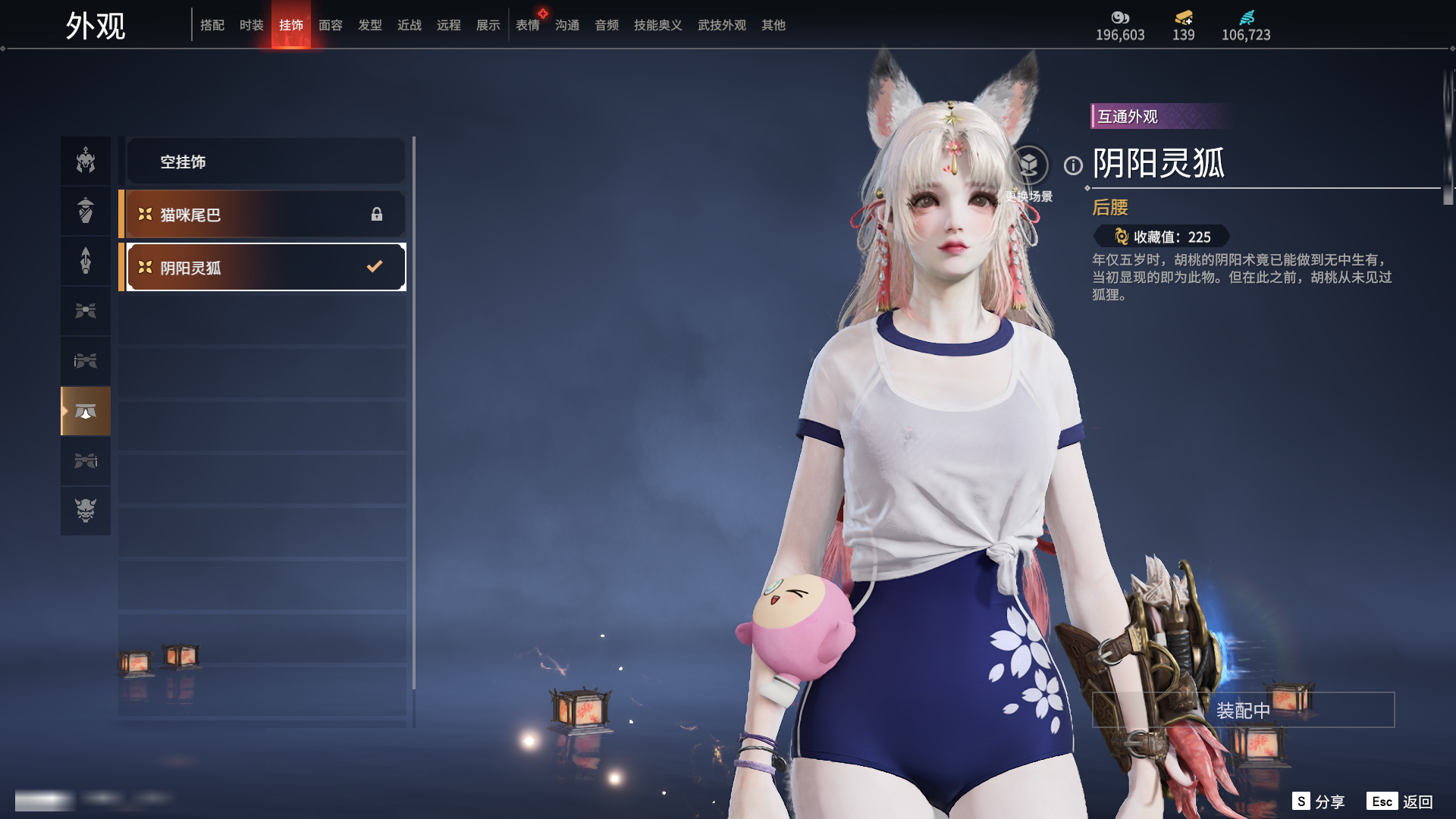The height and width of the screenshot is (819, 1456).
Task: Go to the 武技外观 tab
Action: 722,25
